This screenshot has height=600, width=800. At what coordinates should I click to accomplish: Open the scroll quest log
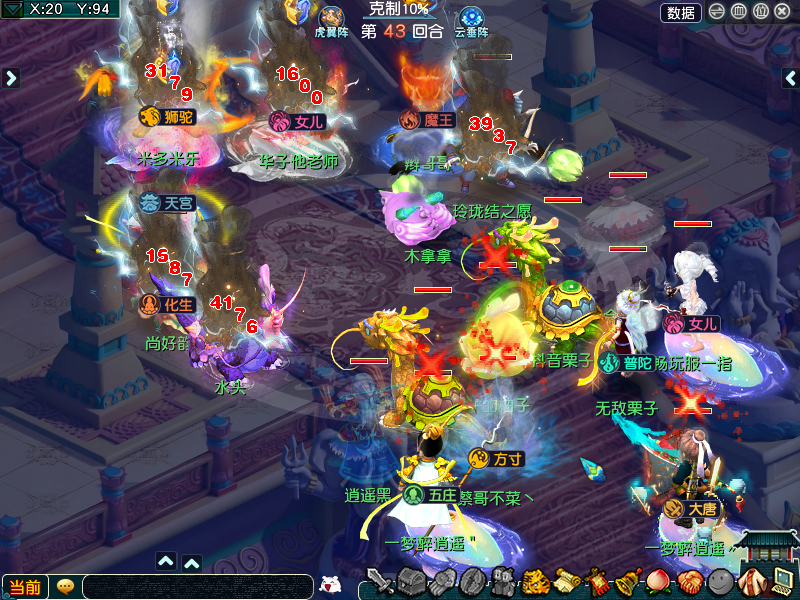568,581
